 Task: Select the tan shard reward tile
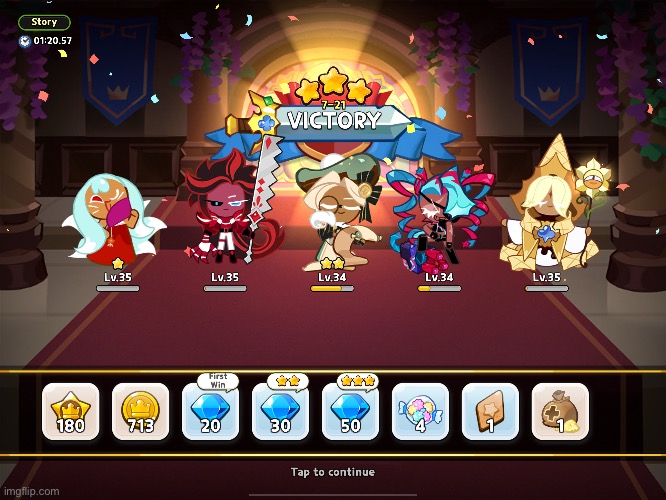coord(490,411)
